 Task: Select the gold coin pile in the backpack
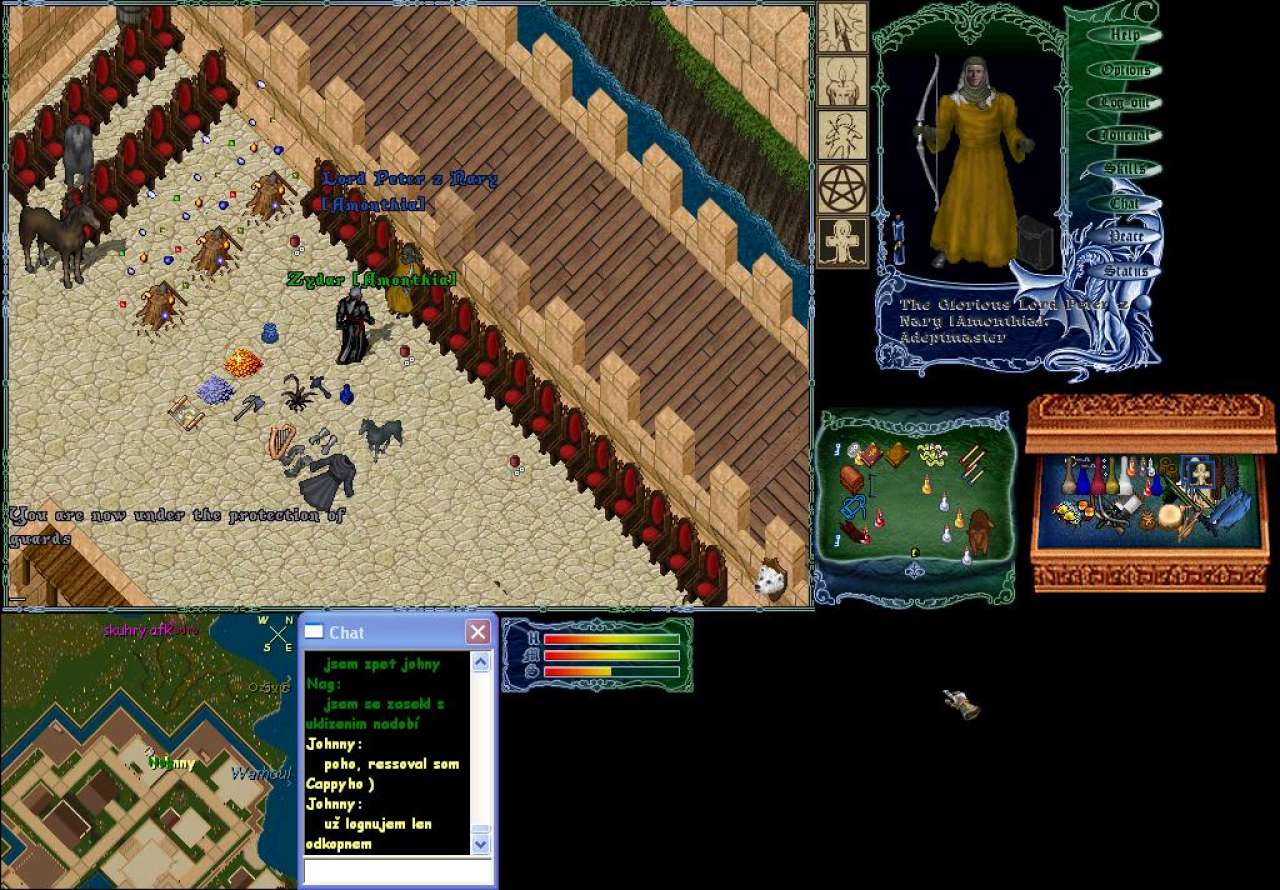[933, 454]
